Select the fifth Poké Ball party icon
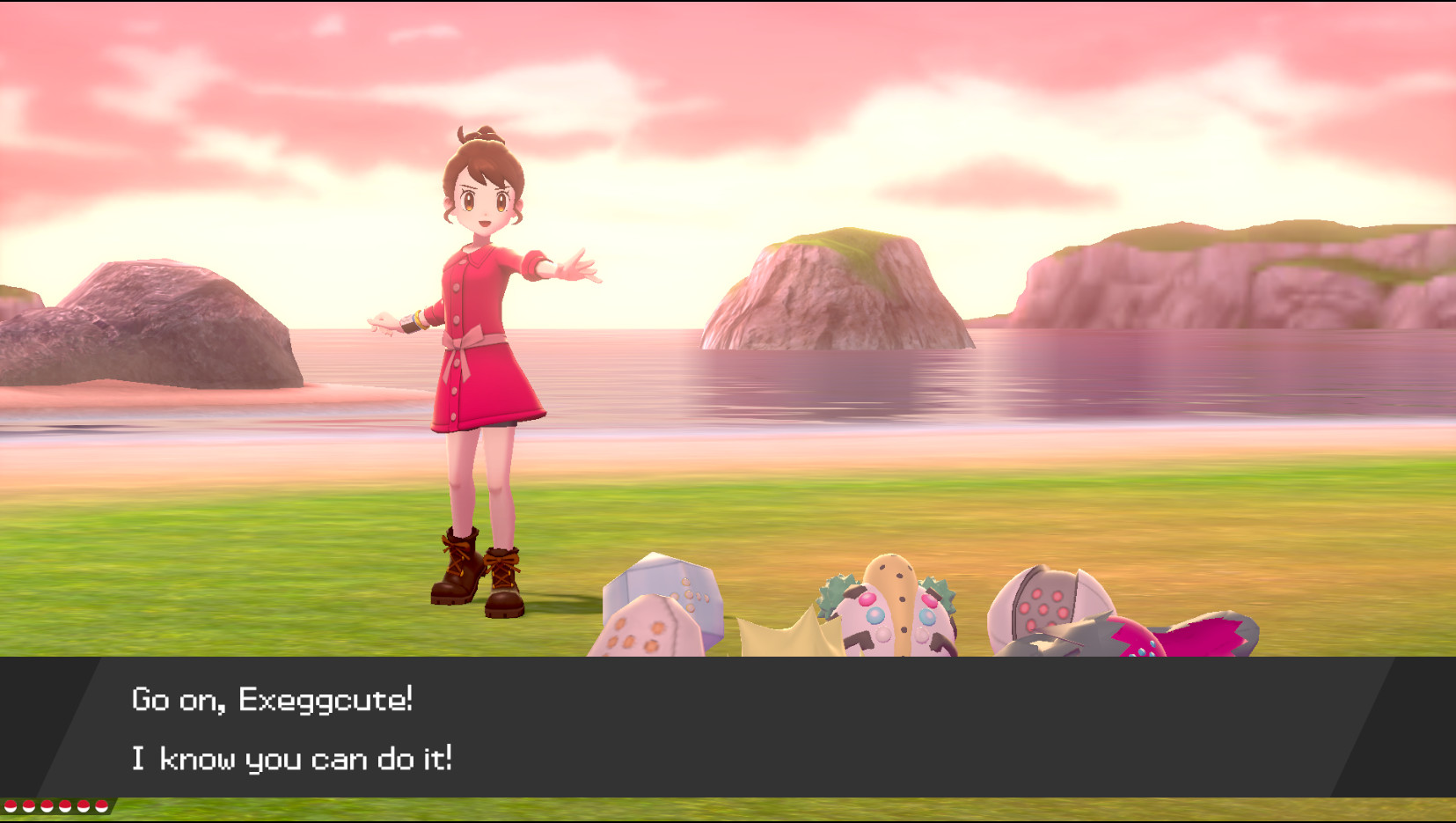The height and width of the screenshot is (823, 1456). click(x=83, y=805)
